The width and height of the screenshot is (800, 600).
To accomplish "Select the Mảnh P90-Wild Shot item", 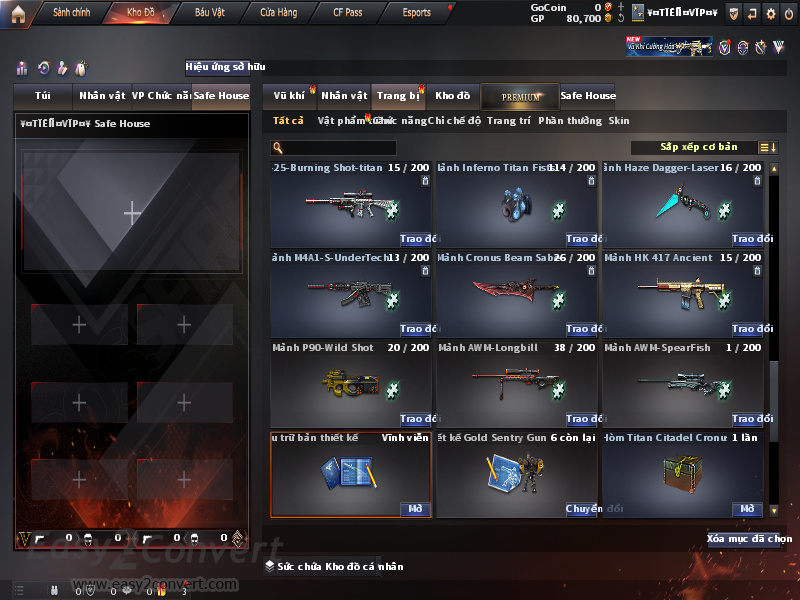I will [x=350, y=384].
